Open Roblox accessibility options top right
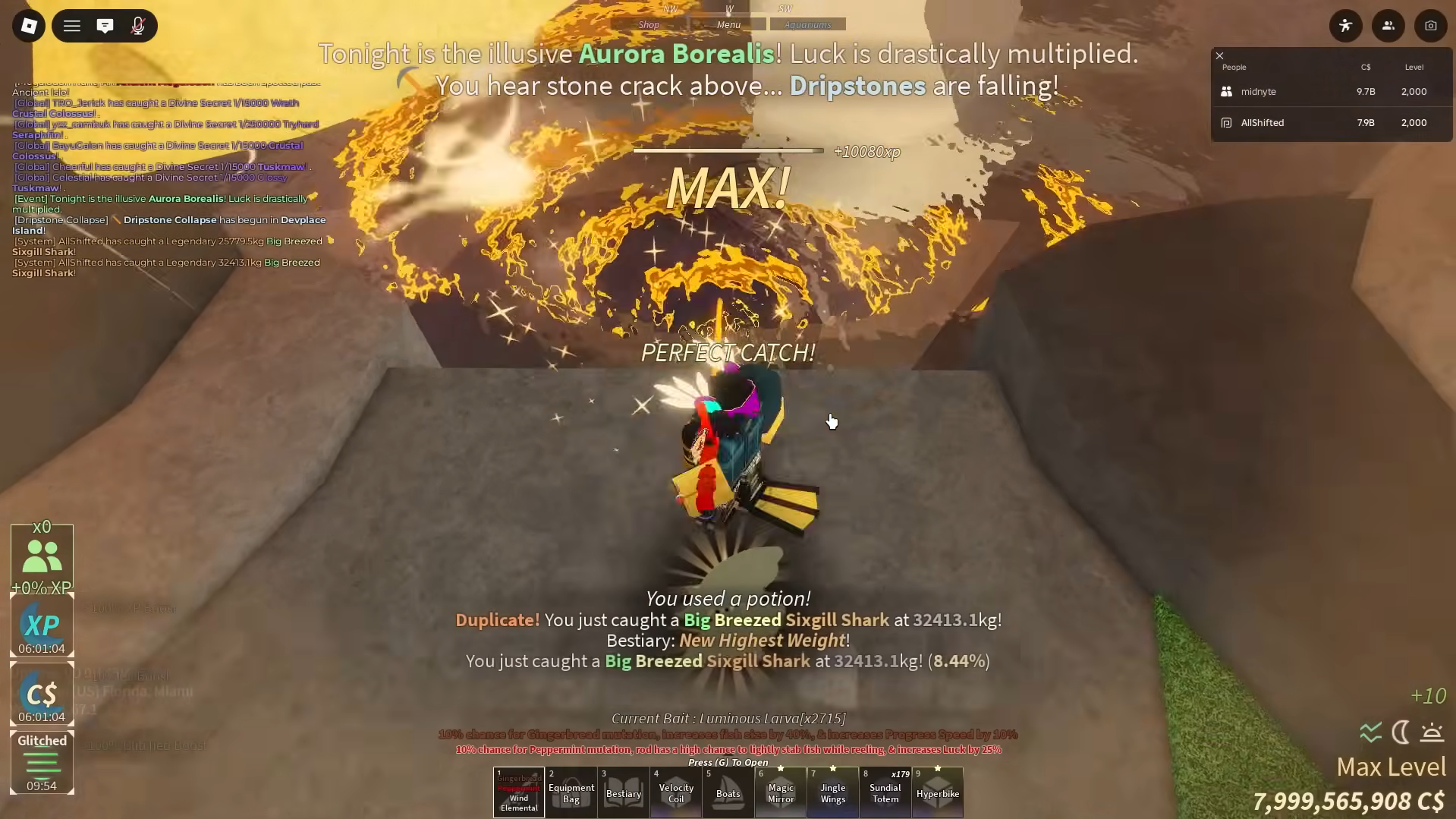The width and height of the screenshot is (1456, 819). tap(1346, 25)
